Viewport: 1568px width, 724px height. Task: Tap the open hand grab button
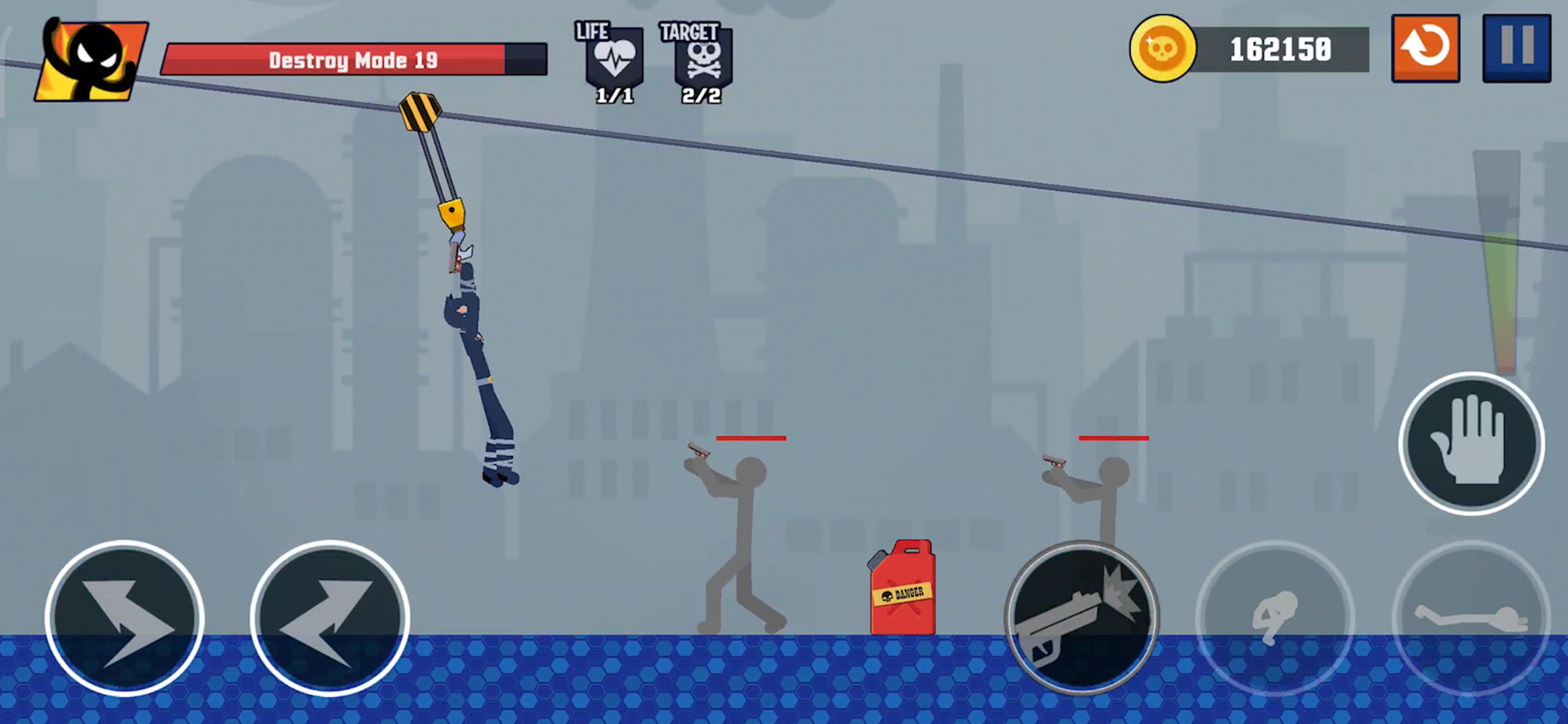(1471, 444)
